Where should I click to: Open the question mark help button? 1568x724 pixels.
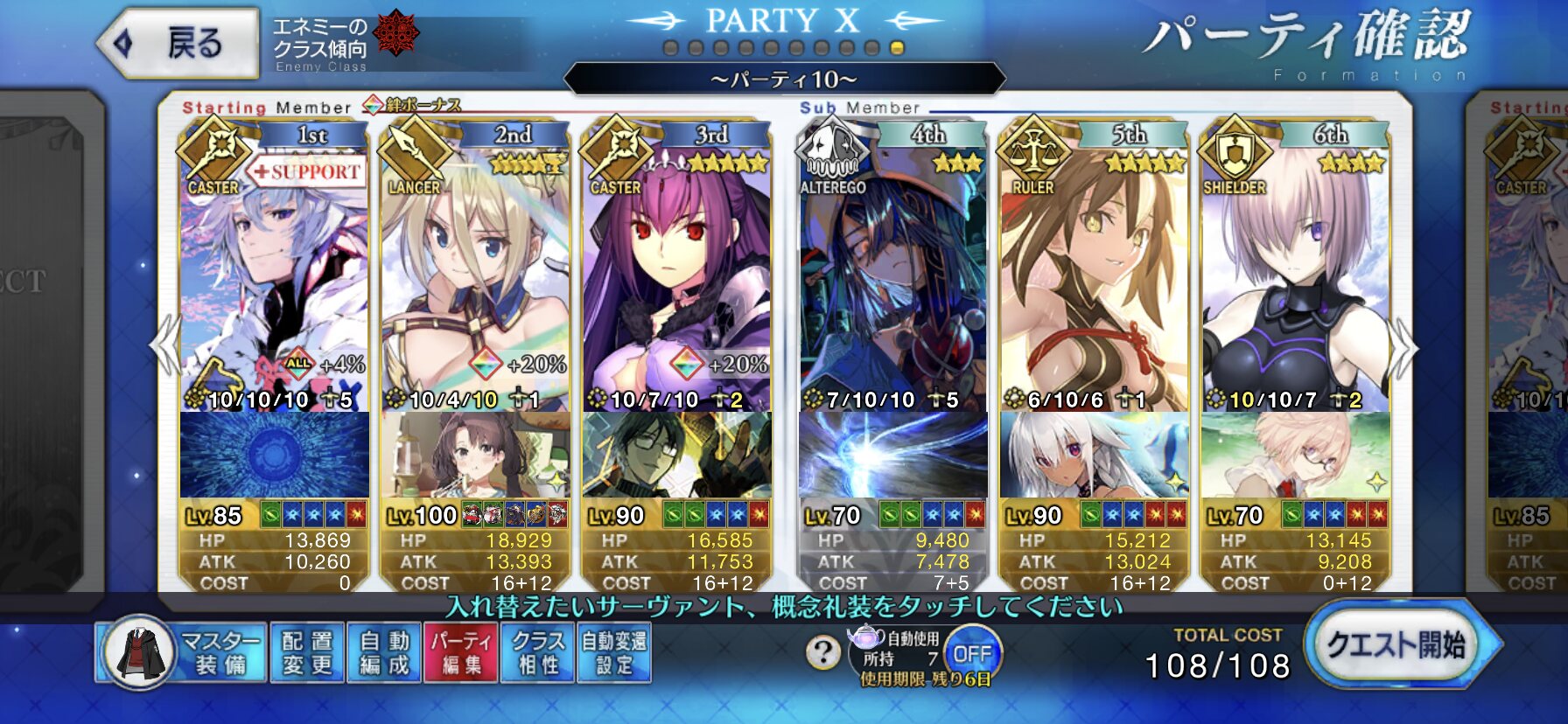(822, 652)
